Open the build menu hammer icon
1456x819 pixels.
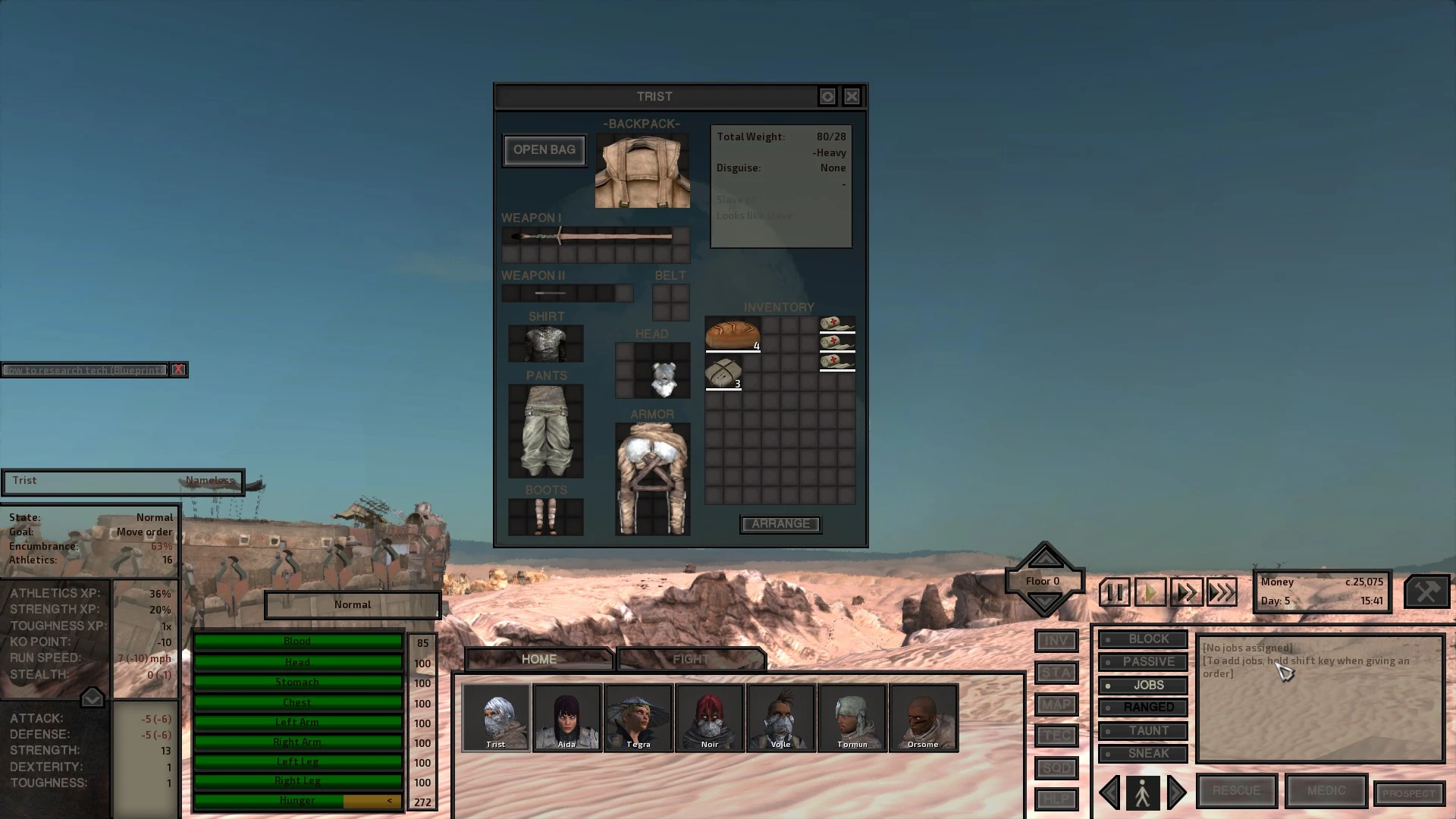coord(1429,591)
